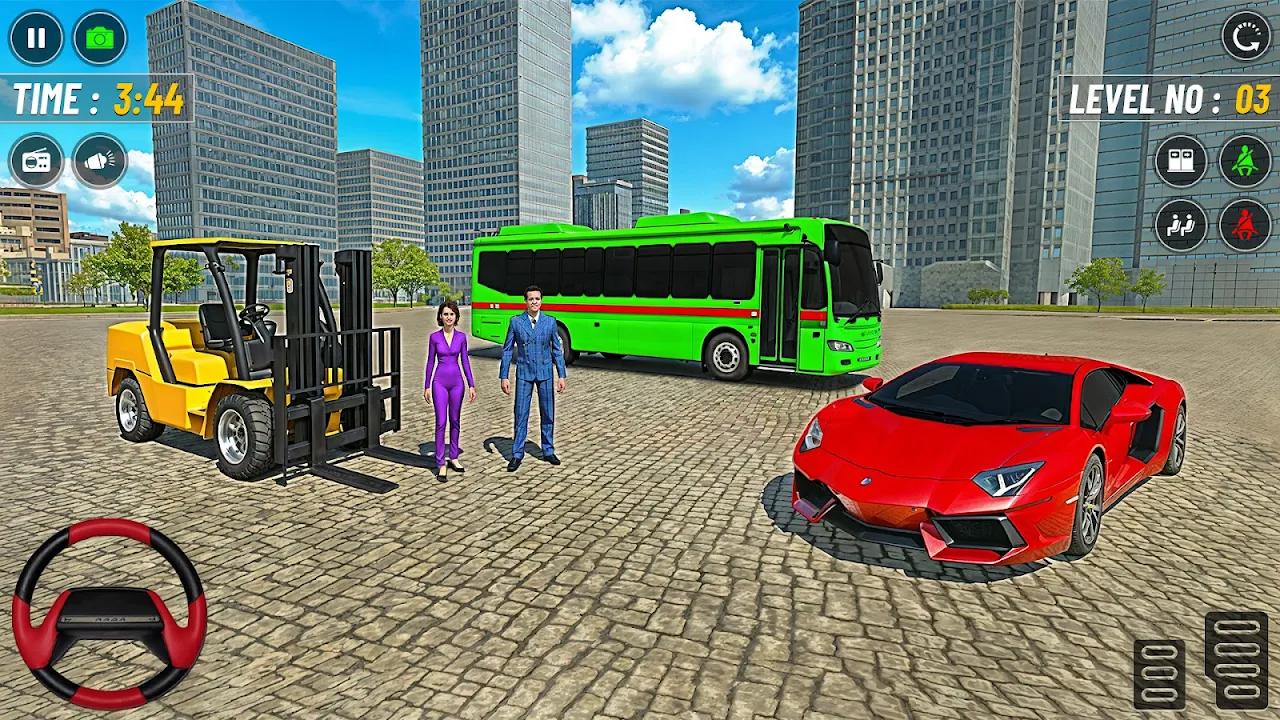The width and height of the screenshot is (1280, 720).
Task: Sound the horn button
Action: coord(100,161)
